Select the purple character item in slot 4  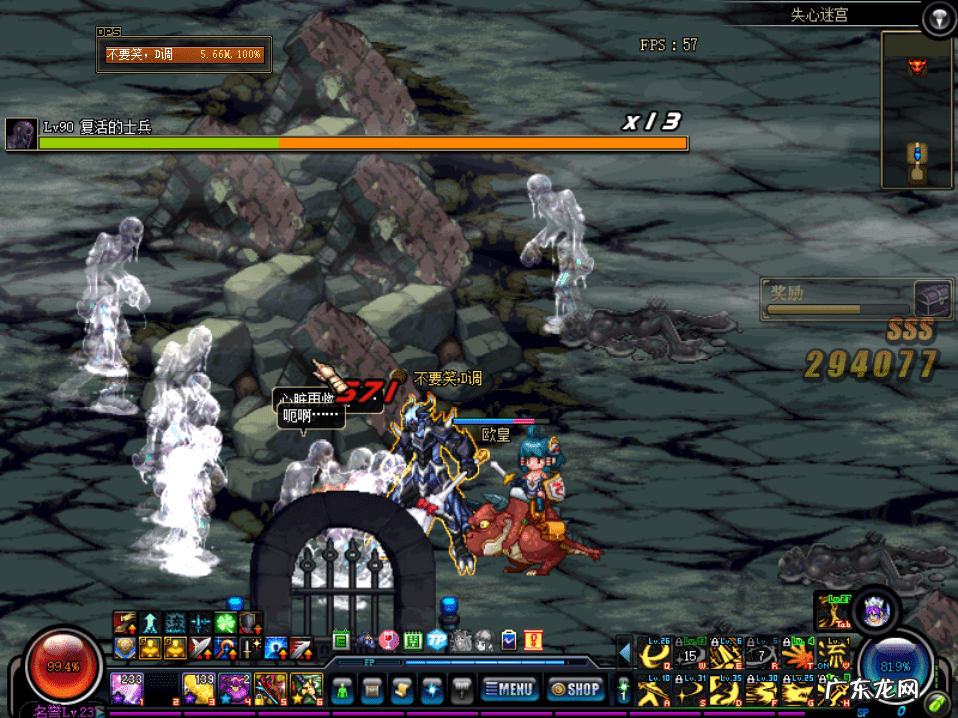234,688
